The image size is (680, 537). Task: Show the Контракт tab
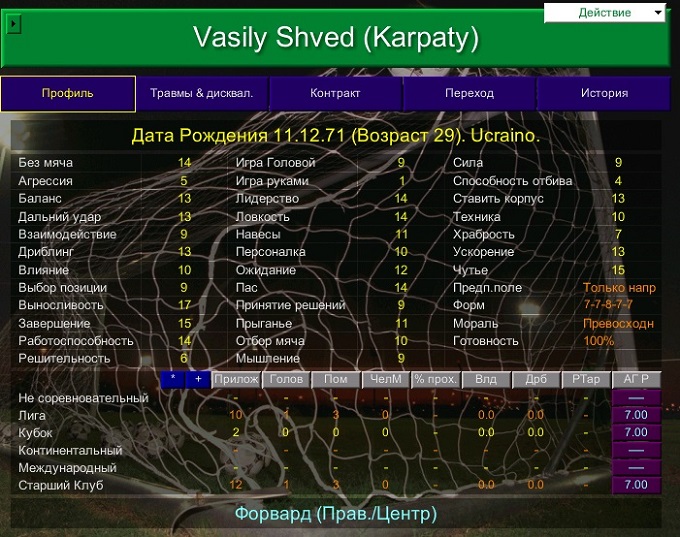pos(335,94)
